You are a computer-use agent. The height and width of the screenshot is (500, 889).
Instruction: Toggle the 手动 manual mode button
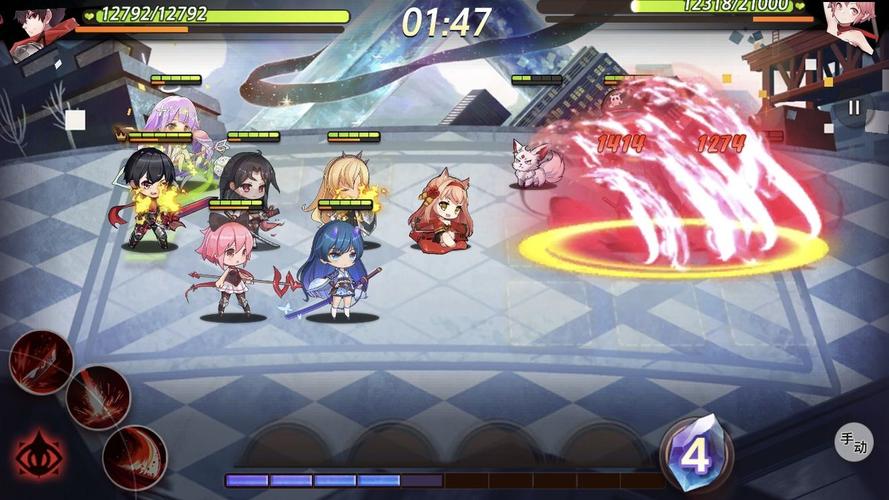coord(853,441)
